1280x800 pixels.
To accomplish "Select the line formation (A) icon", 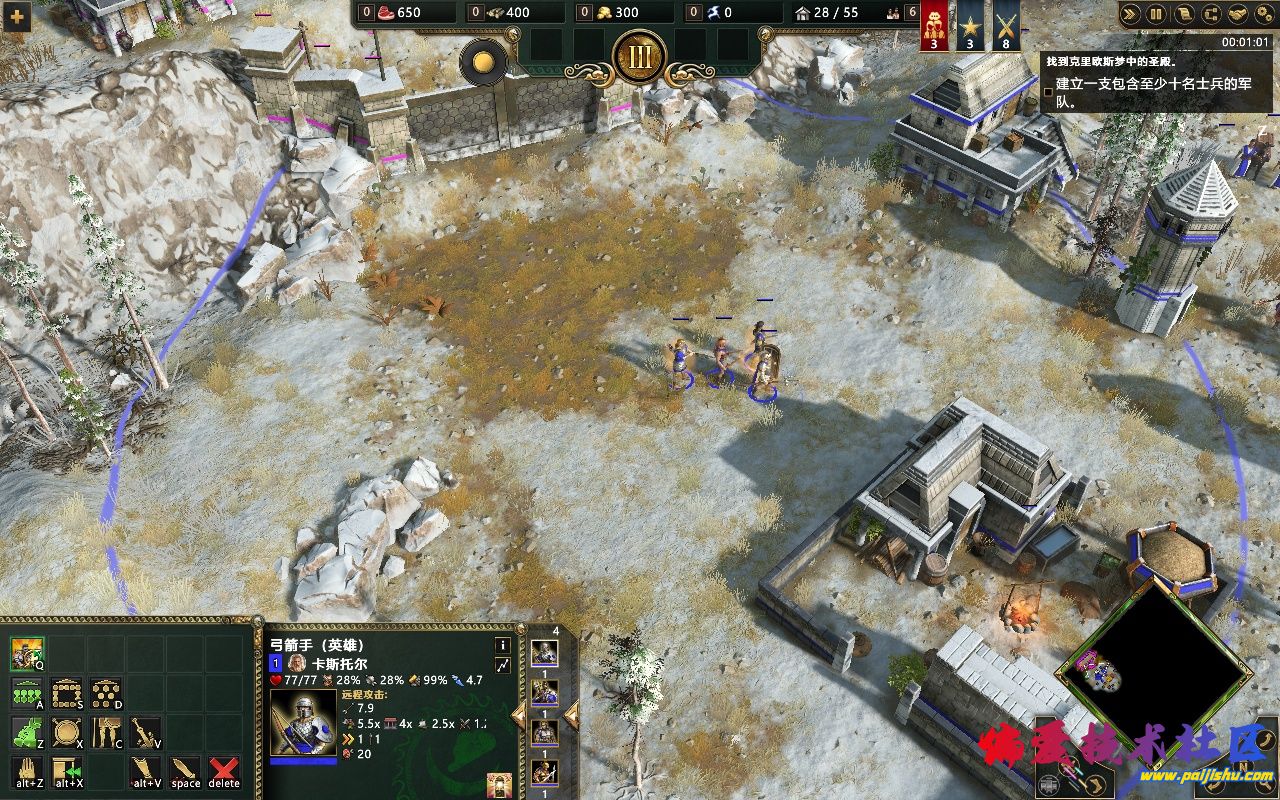I will (26, 694).
